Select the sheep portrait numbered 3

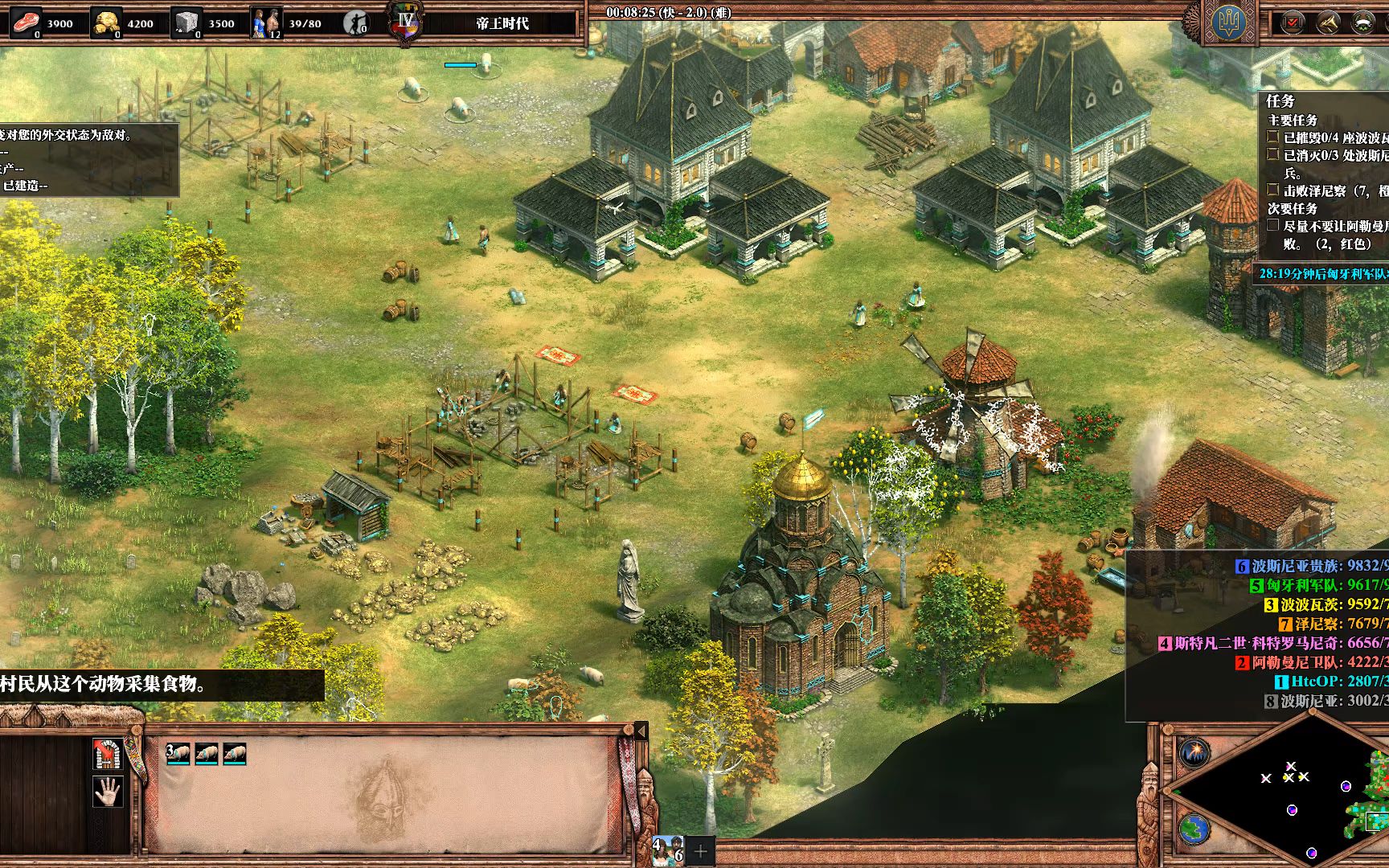coord(178,754)
